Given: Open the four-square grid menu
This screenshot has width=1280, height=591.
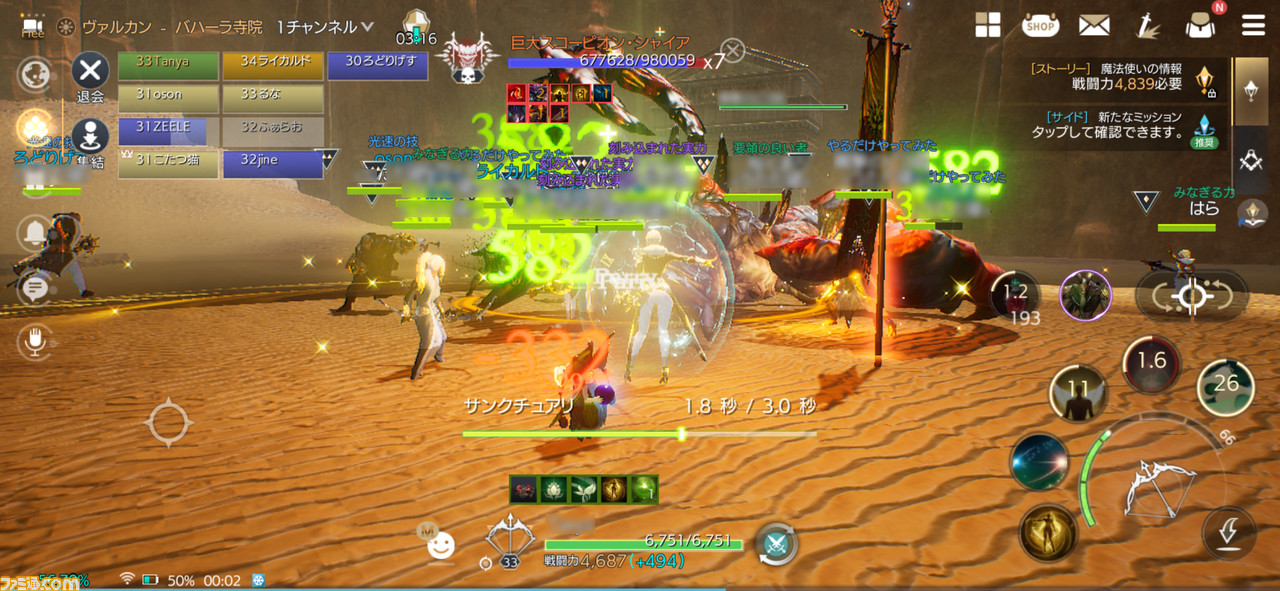Looking at the screenshot, I should (x=988, y=26).
